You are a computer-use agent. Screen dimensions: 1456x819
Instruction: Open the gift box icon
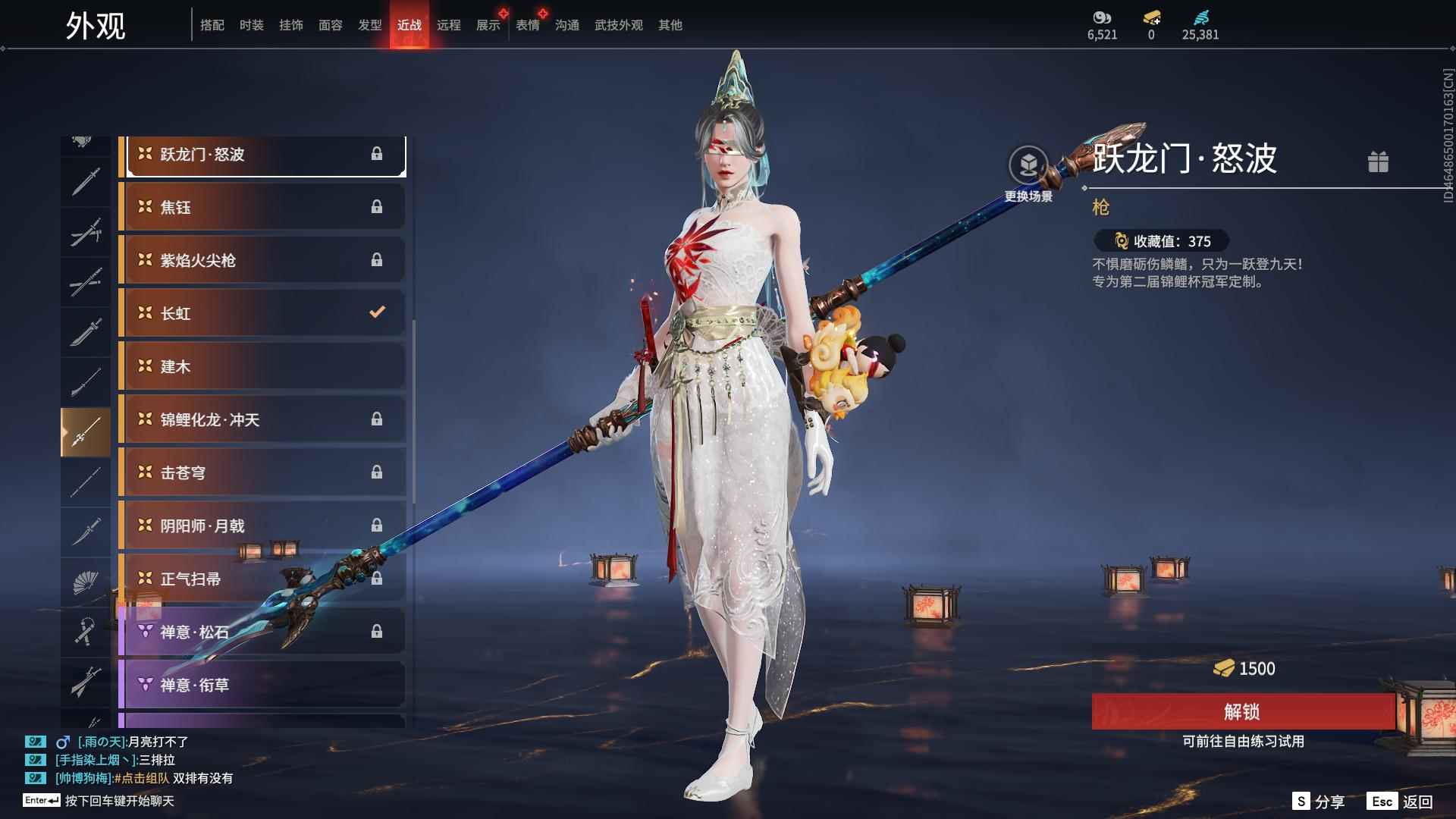(x=1378, y=162)
